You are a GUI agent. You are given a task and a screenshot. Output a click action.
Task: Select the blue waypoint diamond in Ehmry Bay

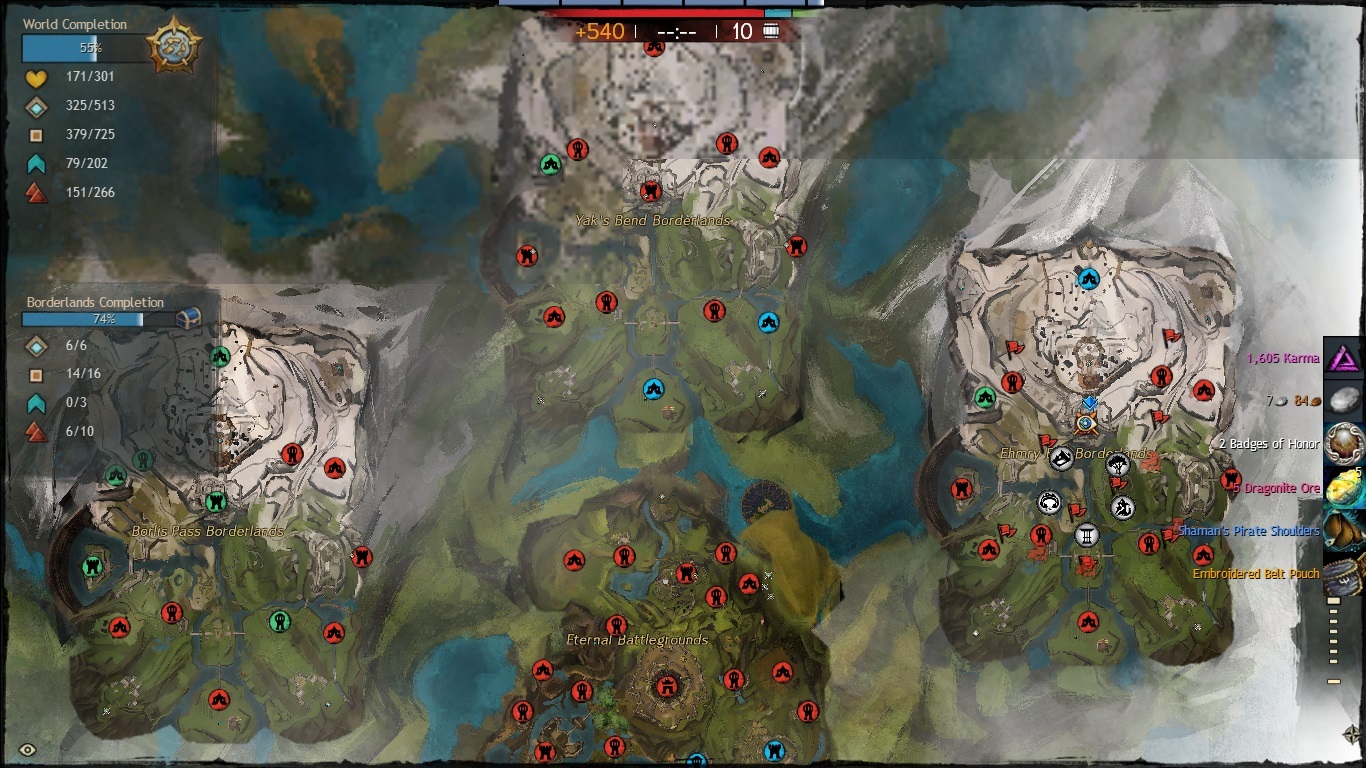tap(1090, 402)
